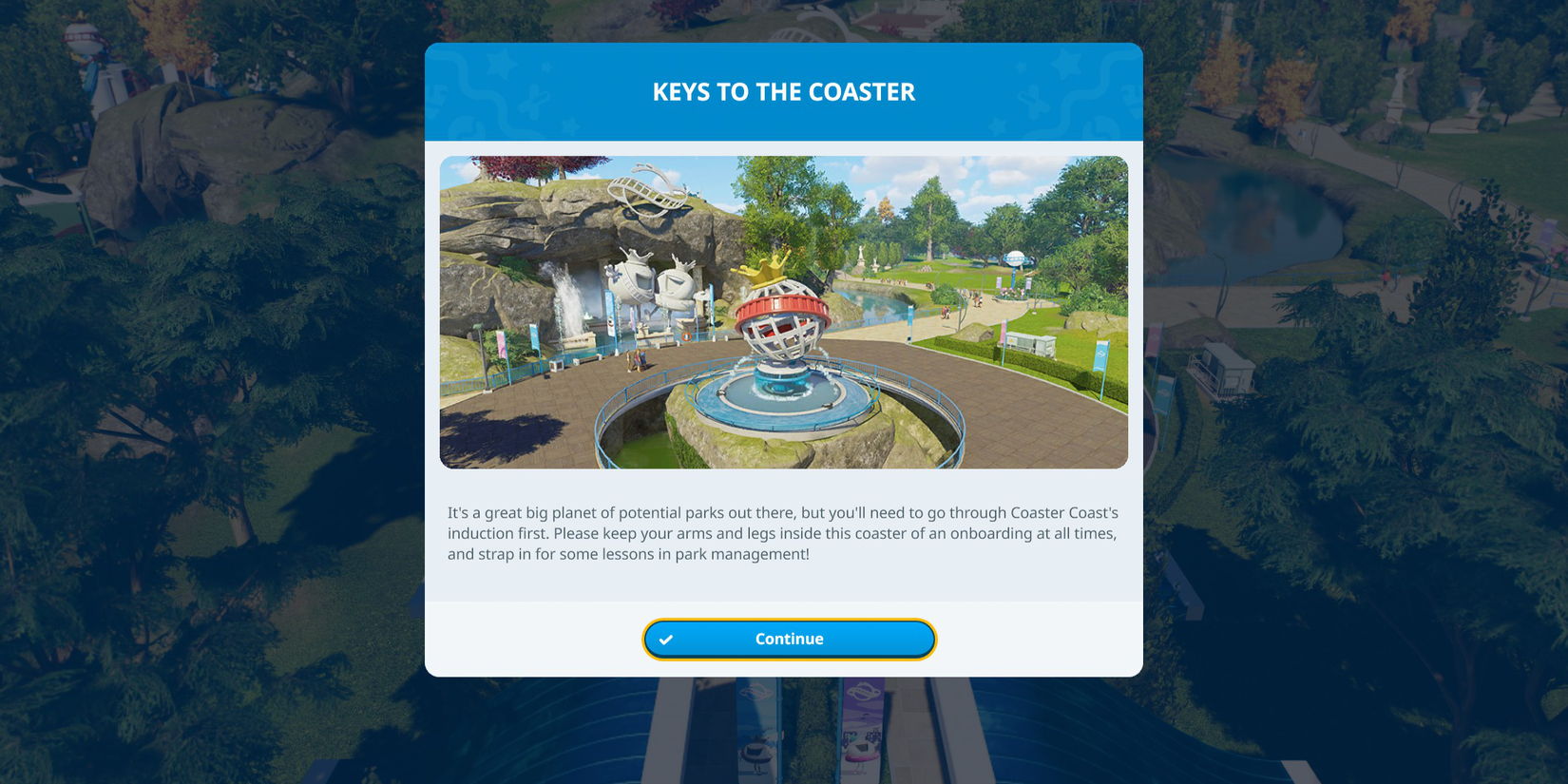Screen dimensions: 1568x784
Task: Click the golden crown atop the globe fountain
Action: (x=766, y=269)
